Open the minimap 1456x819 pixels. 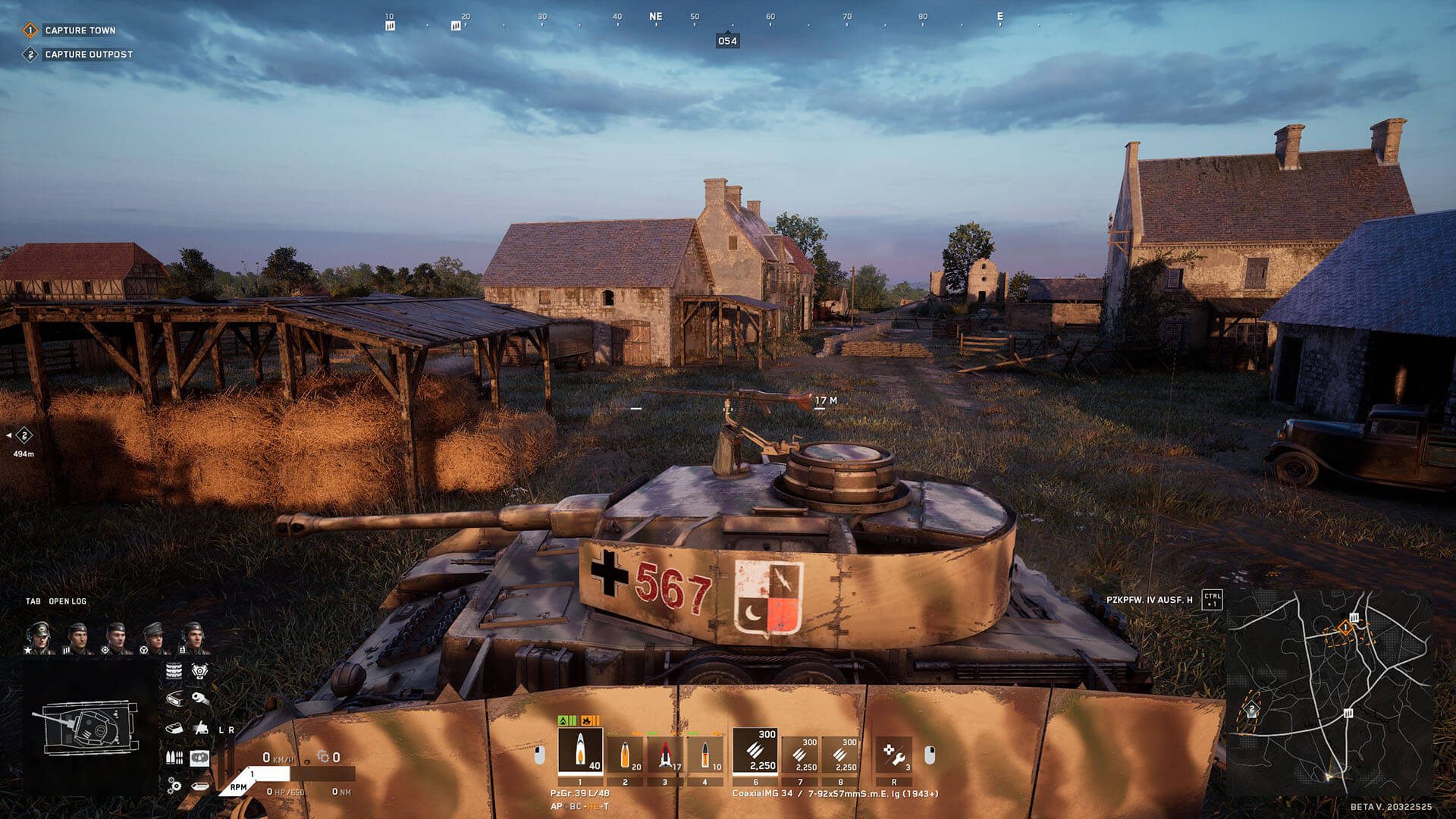pyautogui.click(x=1330, y=690)
